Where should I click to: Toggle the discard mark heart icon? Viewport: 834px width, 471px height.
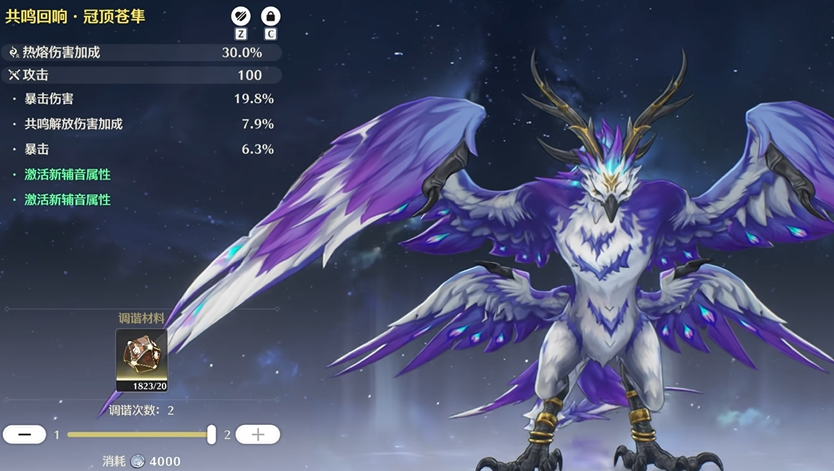pos(240,16)
